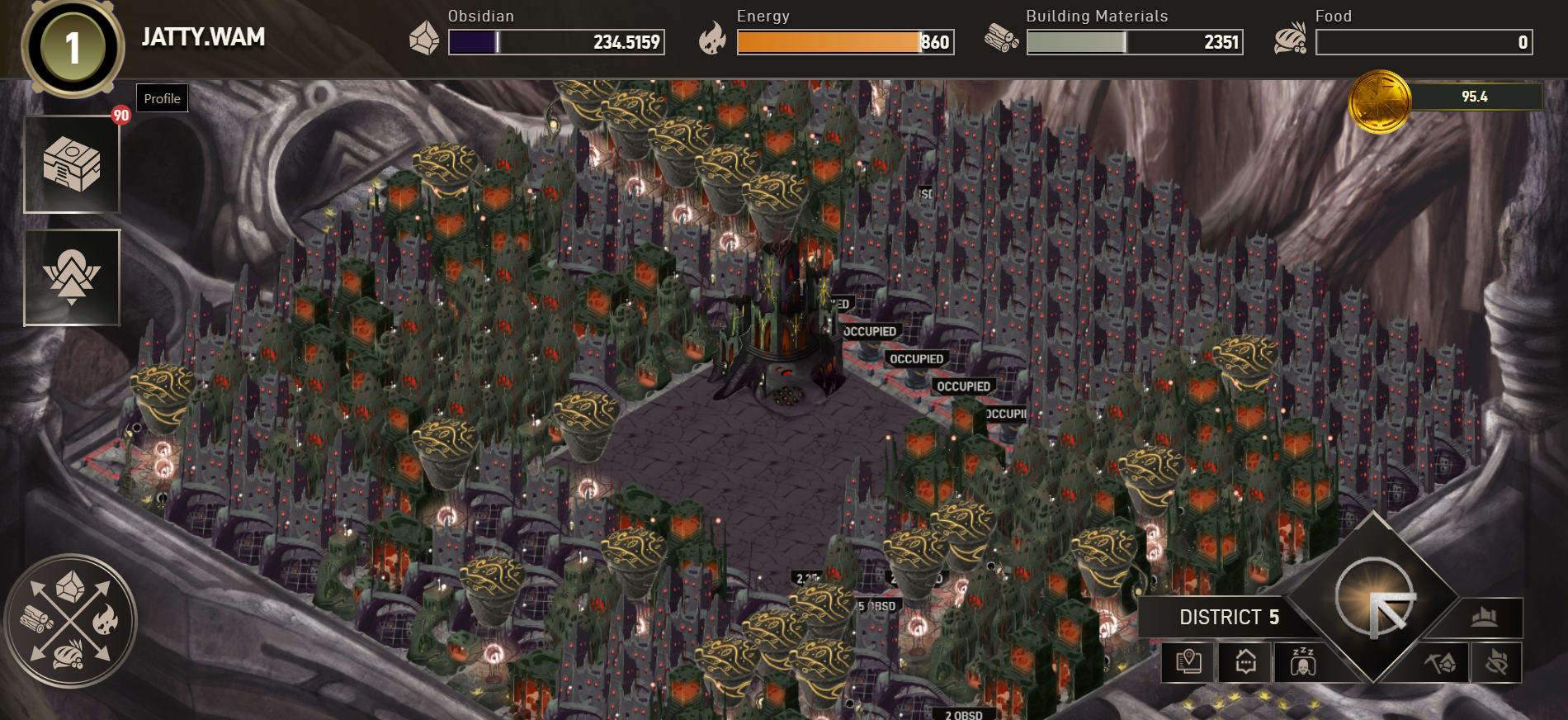Click the JATTY.WAM player name
Screen dimensions: 1568x720
click(204, 36)
